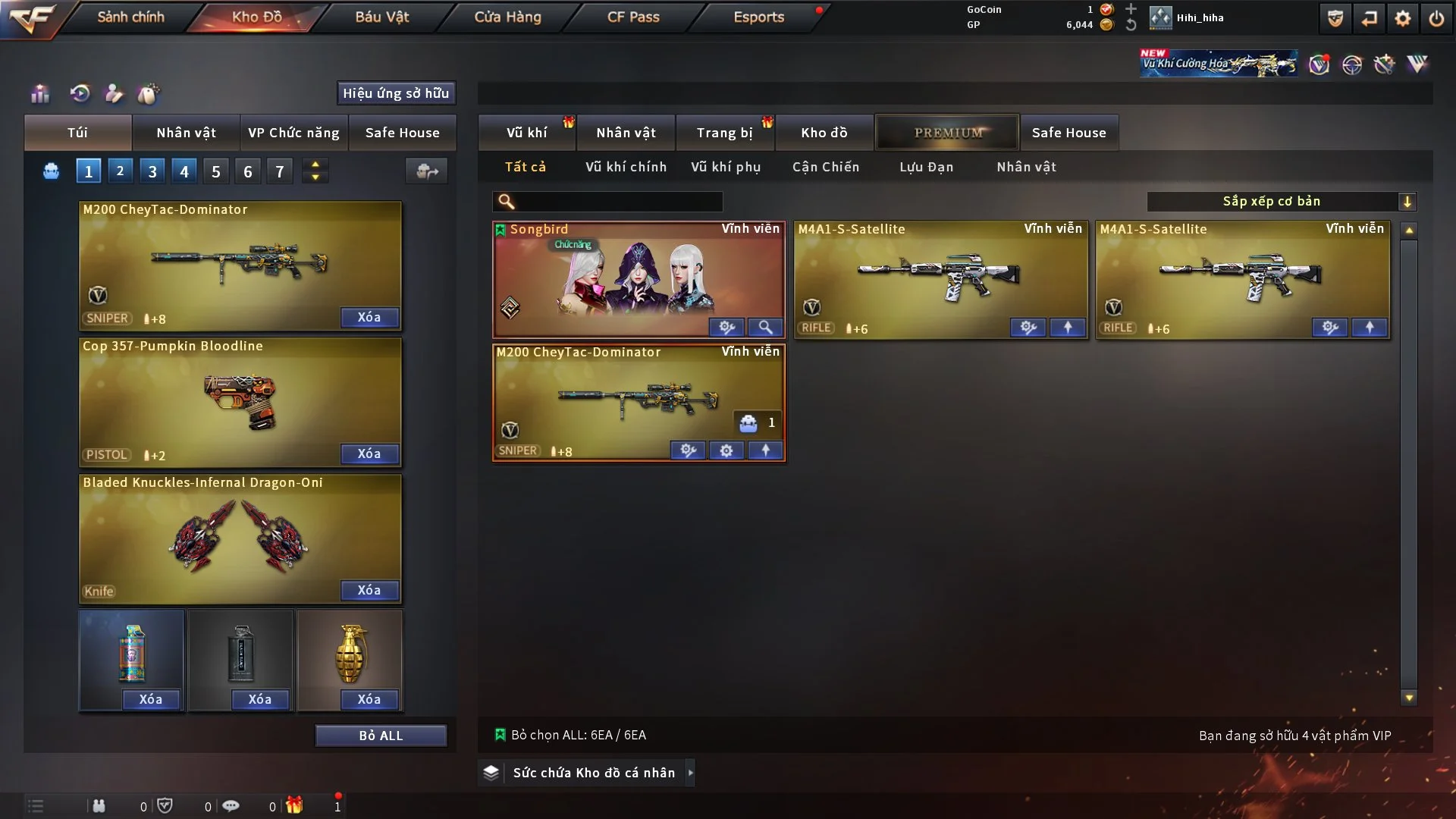Screen dimensions: 1456x819
Task: Open the Vũ khí storage tab
Action: click(526, 133)
